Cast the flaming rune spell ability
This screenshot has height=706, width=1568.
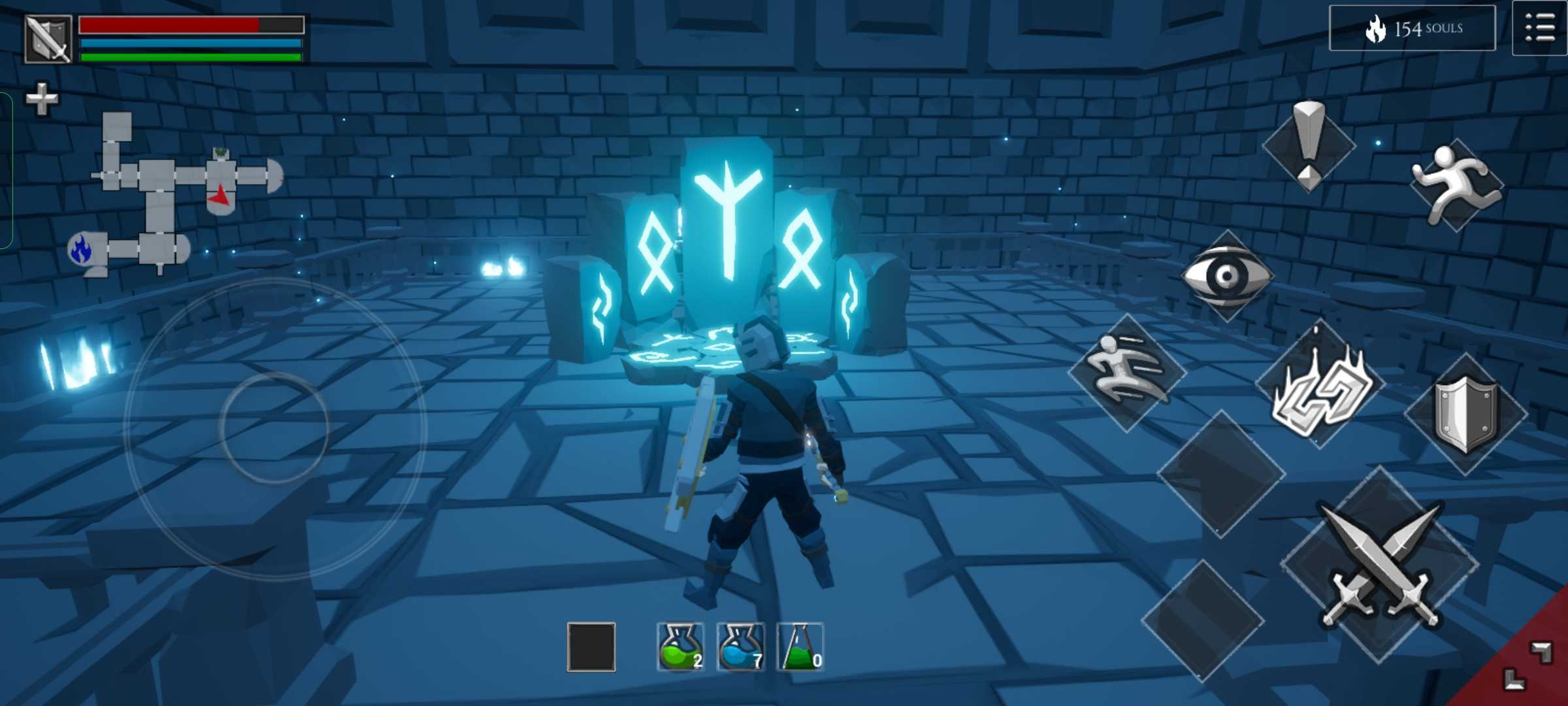(x=1320, y=386)
